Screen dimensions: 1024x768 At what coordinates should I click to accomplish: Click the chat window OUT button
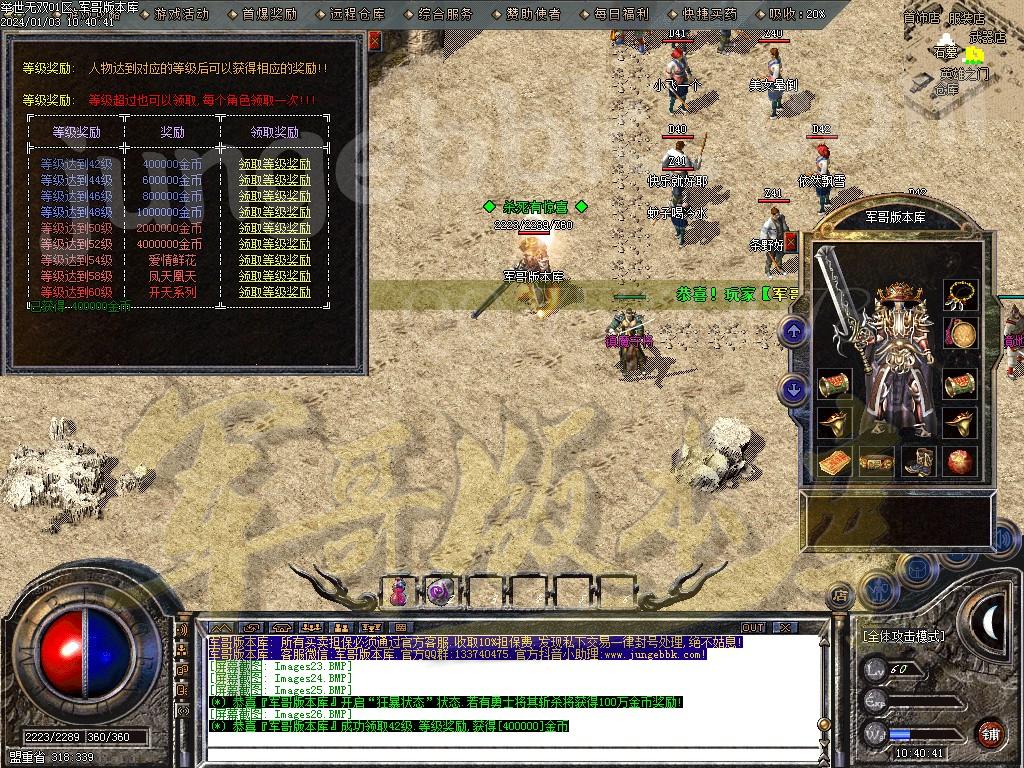(x=753, y=627)
